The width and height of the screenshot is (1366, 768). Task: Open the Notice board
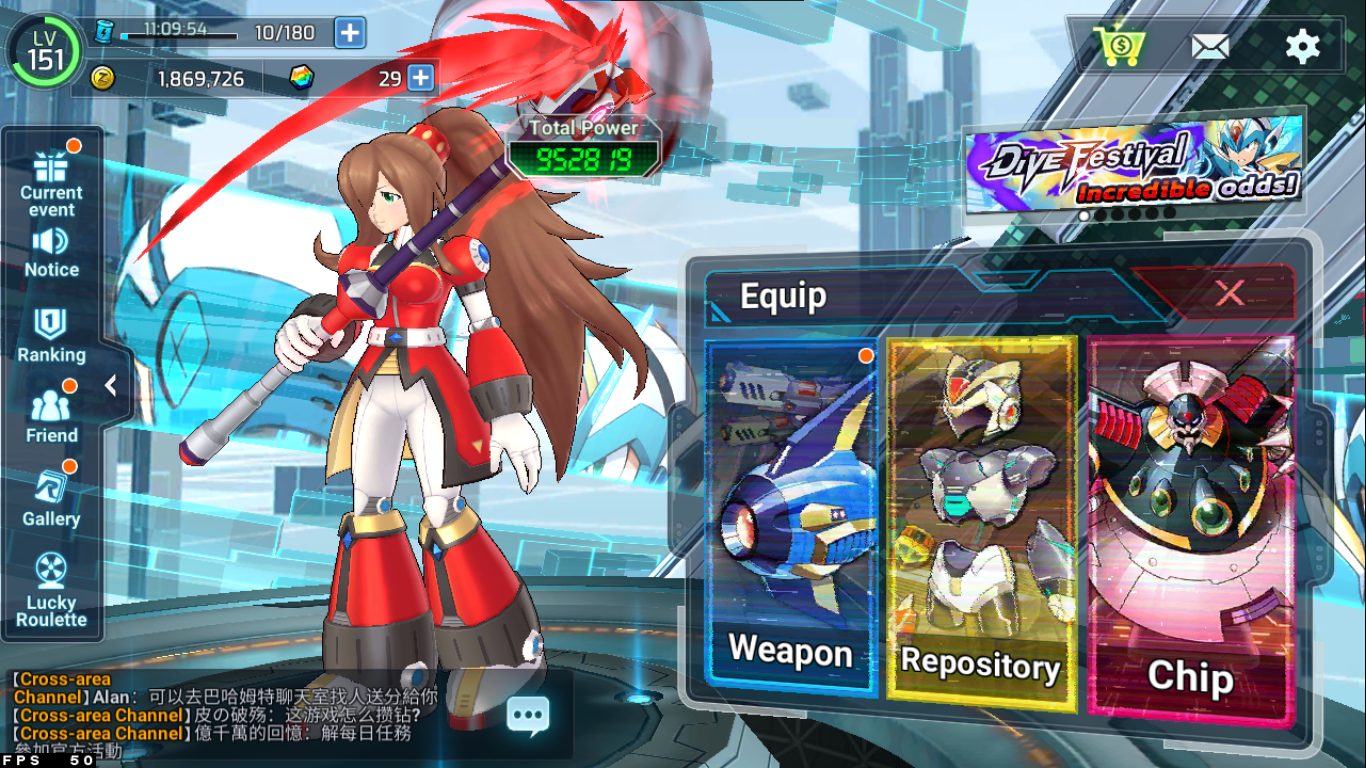51,252
